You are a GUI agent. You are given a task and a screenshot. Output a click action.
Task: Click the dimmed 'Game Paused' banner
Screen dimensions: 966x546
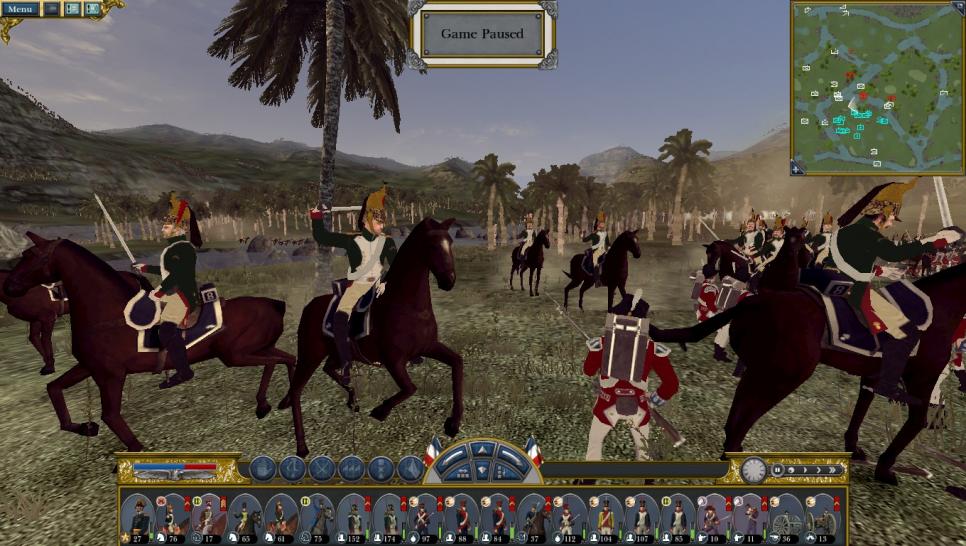coord(483,33)
